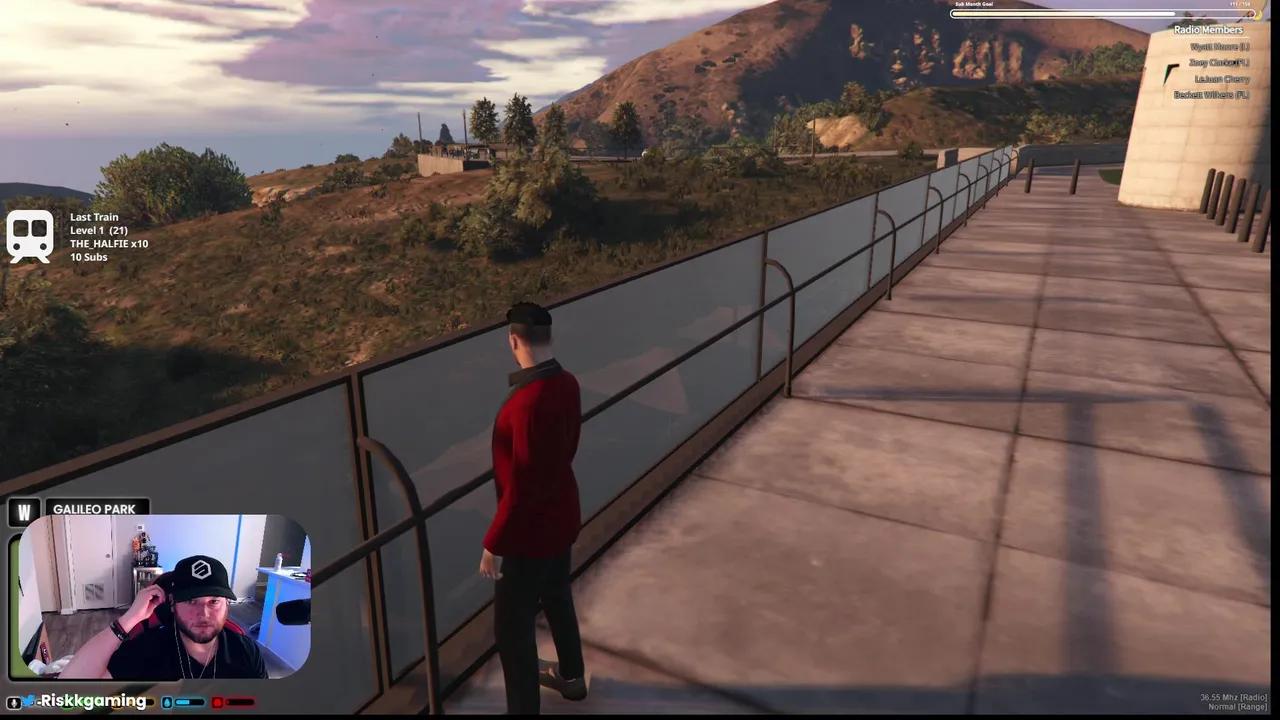Select the W district icon near Galileo Park
The width and height of the screenshot is (1280, 720).
pyautogui.click(x=23, y=511)
